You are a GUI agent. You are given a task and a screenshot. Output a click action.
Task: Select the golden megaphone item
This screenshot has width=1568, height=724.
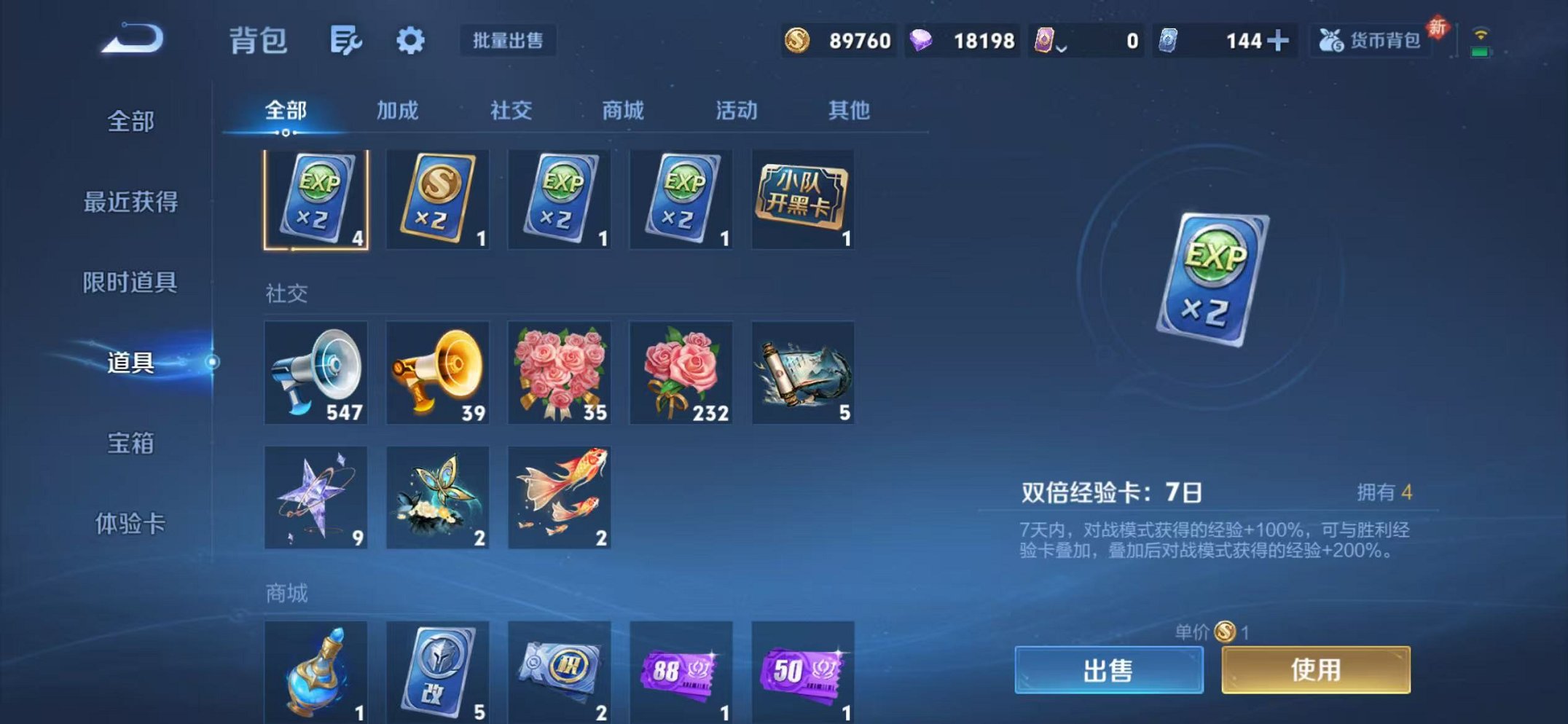[x=438, y=373]
